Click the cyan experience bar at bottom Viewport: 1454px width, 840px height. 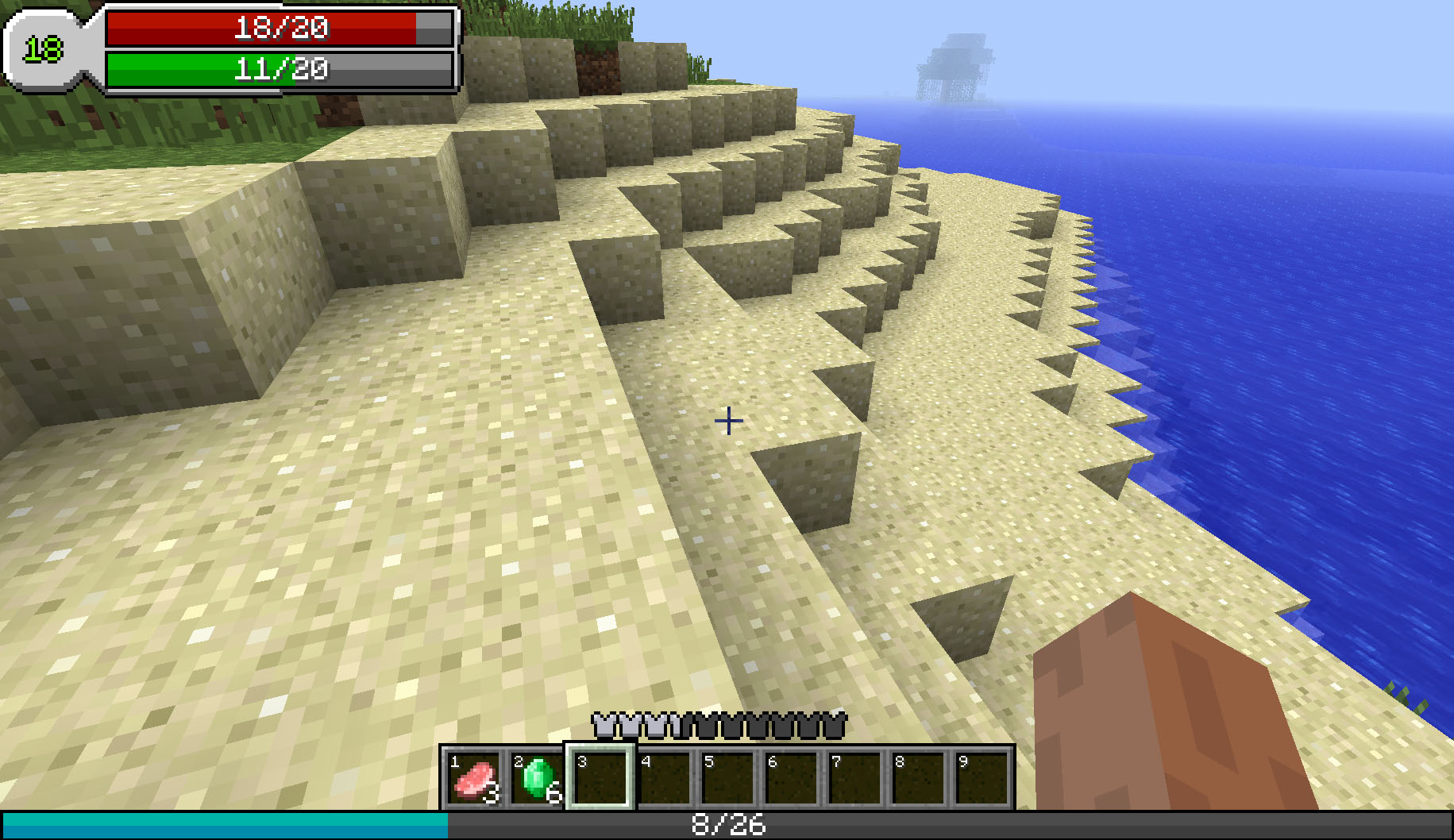click(x=222, y=825)
